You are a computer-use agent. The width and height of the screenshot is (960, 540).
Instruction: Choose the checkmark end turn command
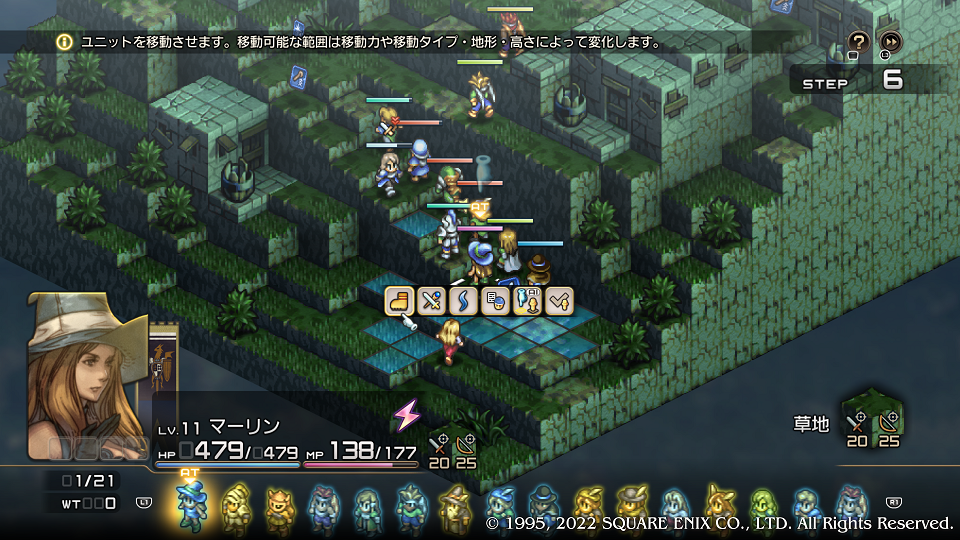pos(559,300)
